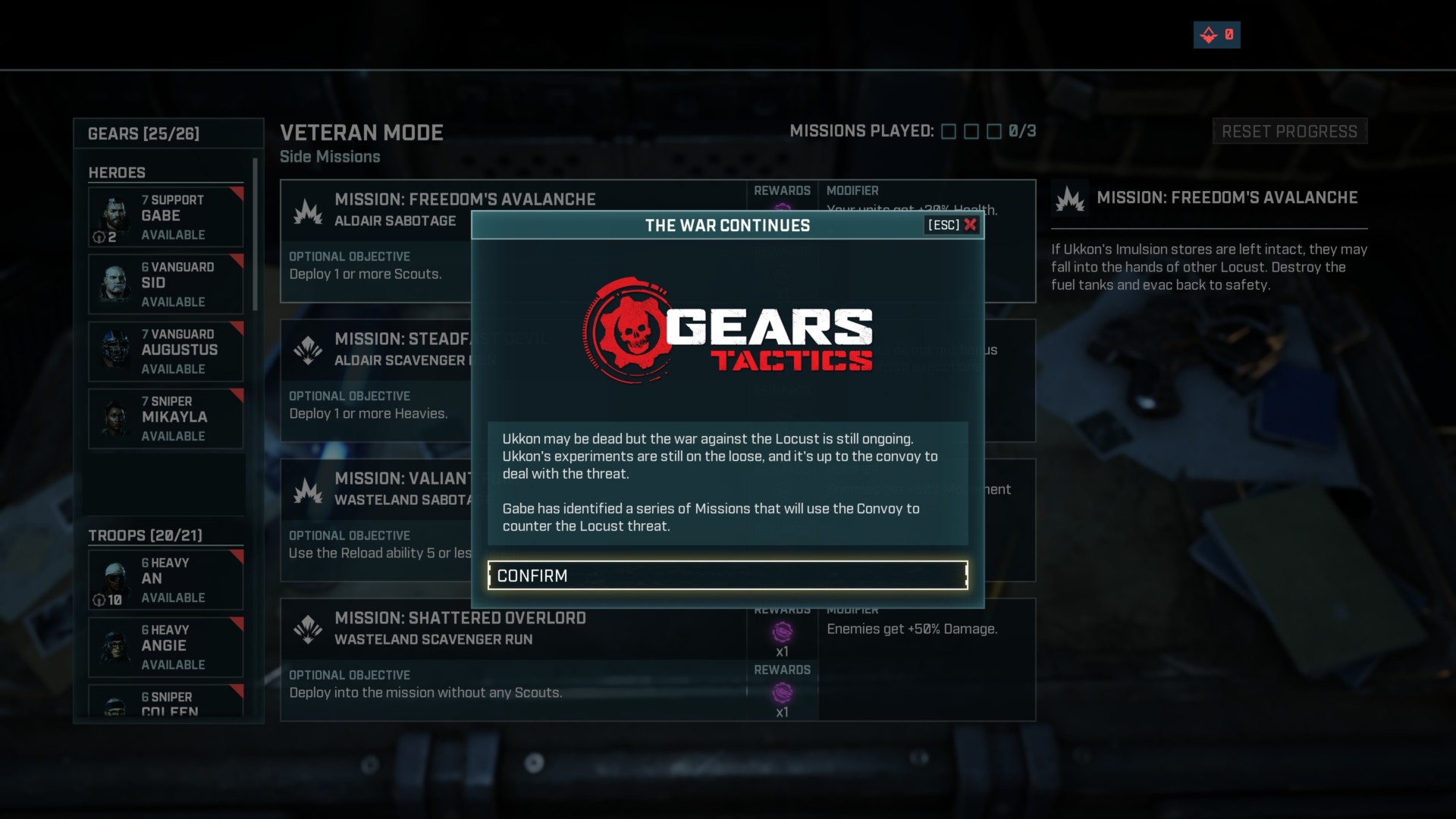Click the Missions Played 0/3 progress indicator

1022,131
